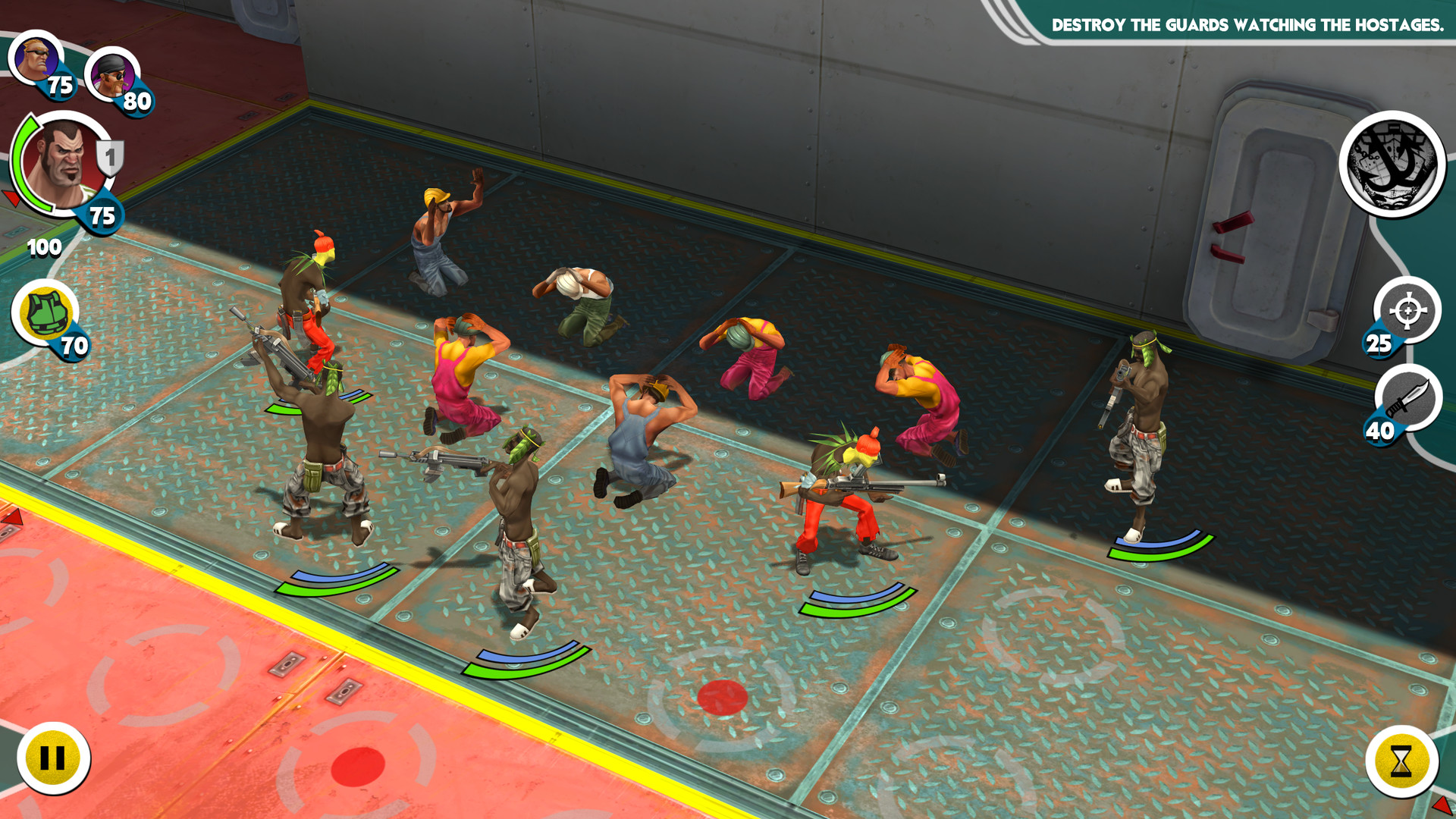Select the knife melee attack icon showing 40
Viewport: 1456px width, 819px height.
pyautogui.click(x=1408, y=400)
